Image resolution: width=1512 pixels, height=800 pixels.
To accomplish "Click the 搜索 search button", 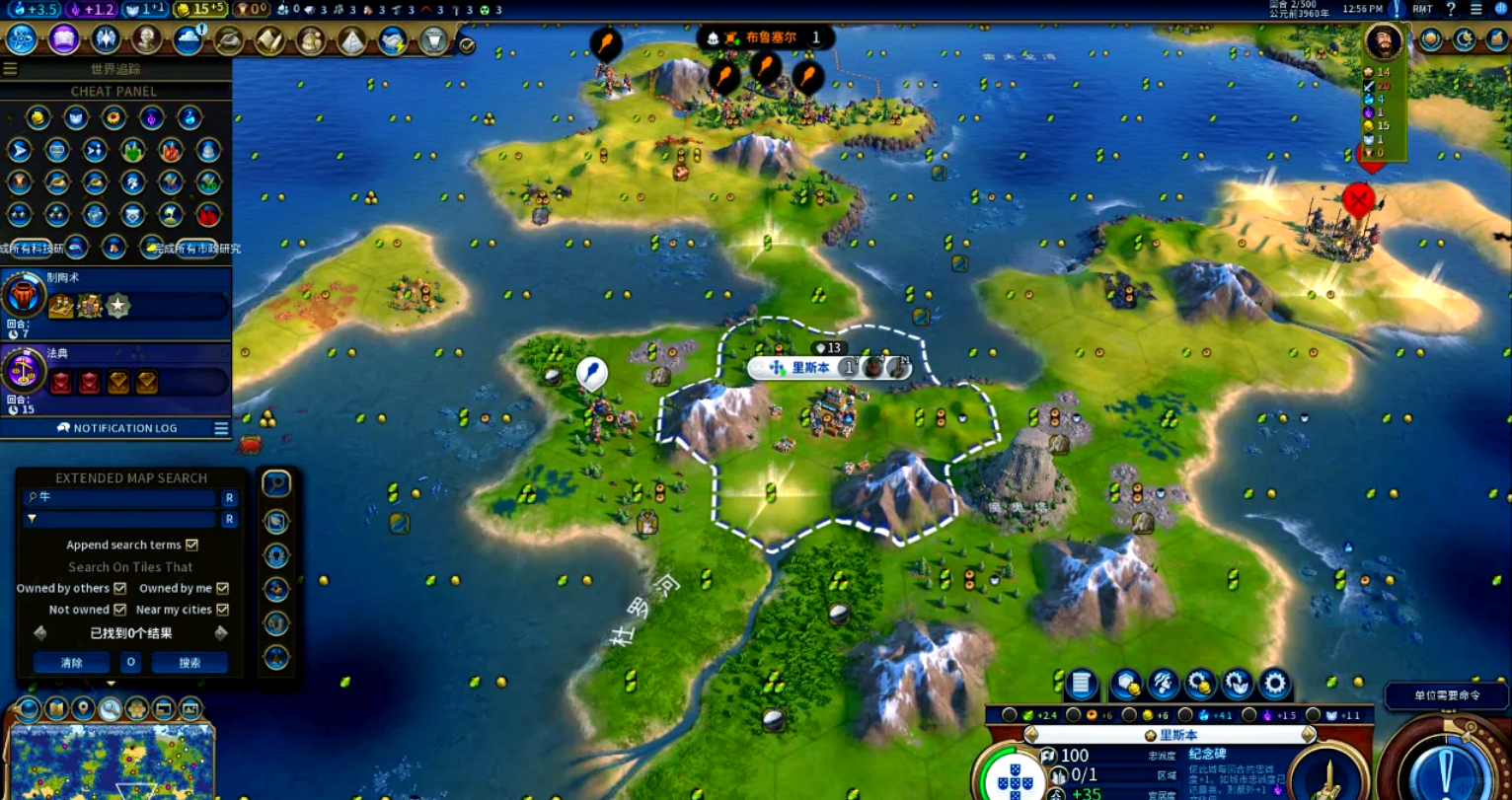I will click(189, 663).
